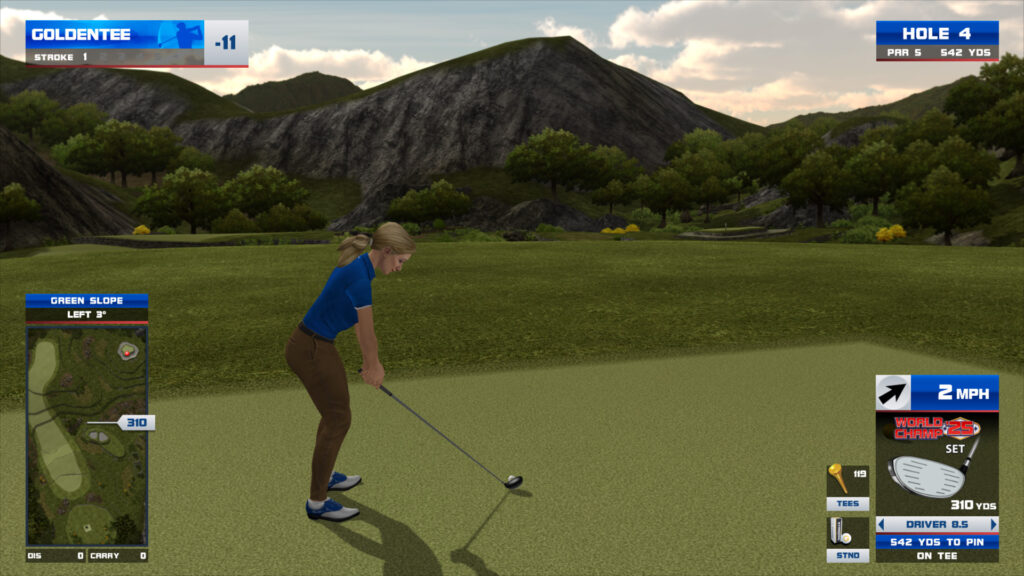Click the golf ball box icon
1024x576 pixels.
(x=841, y=531)
